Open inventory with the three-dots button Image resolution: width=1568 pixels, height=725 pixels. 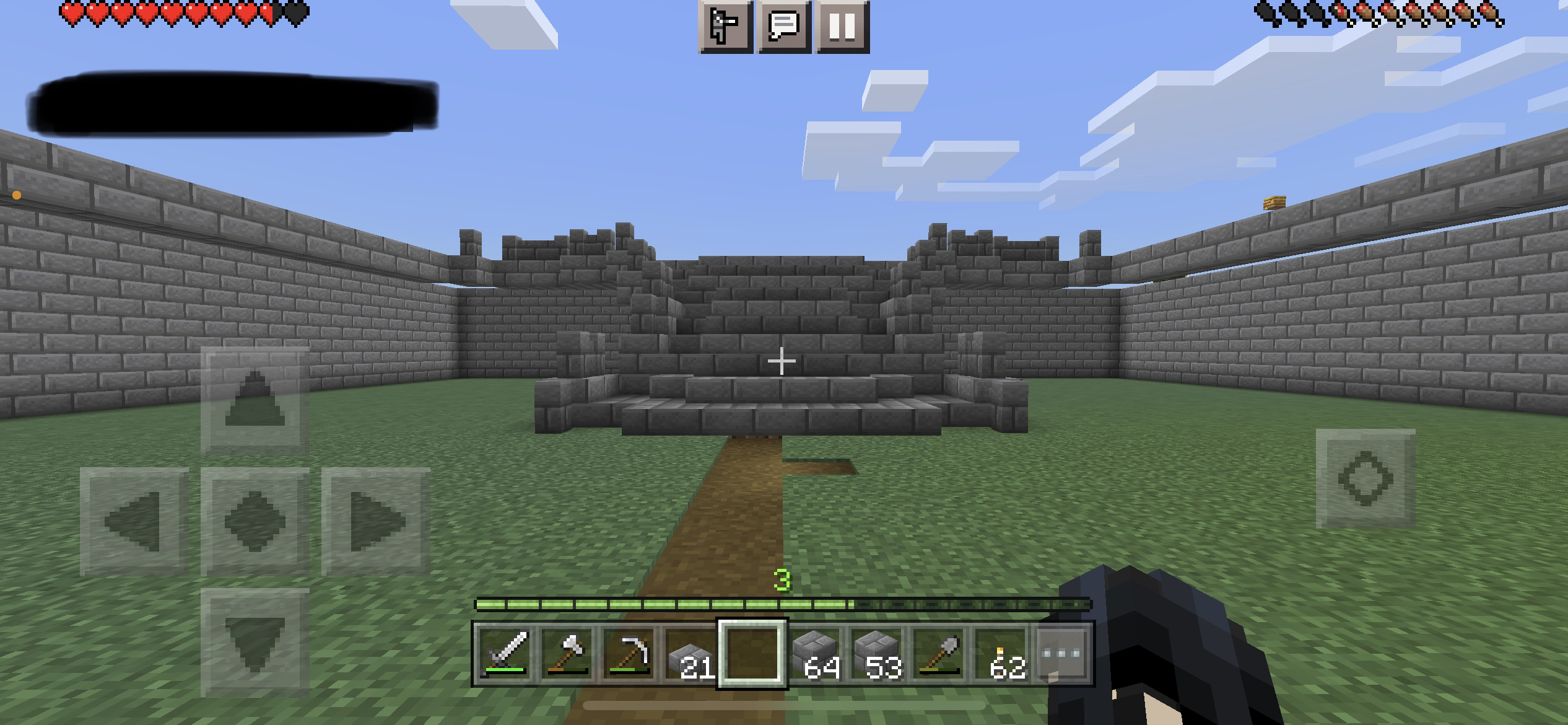coord(1061,654)
